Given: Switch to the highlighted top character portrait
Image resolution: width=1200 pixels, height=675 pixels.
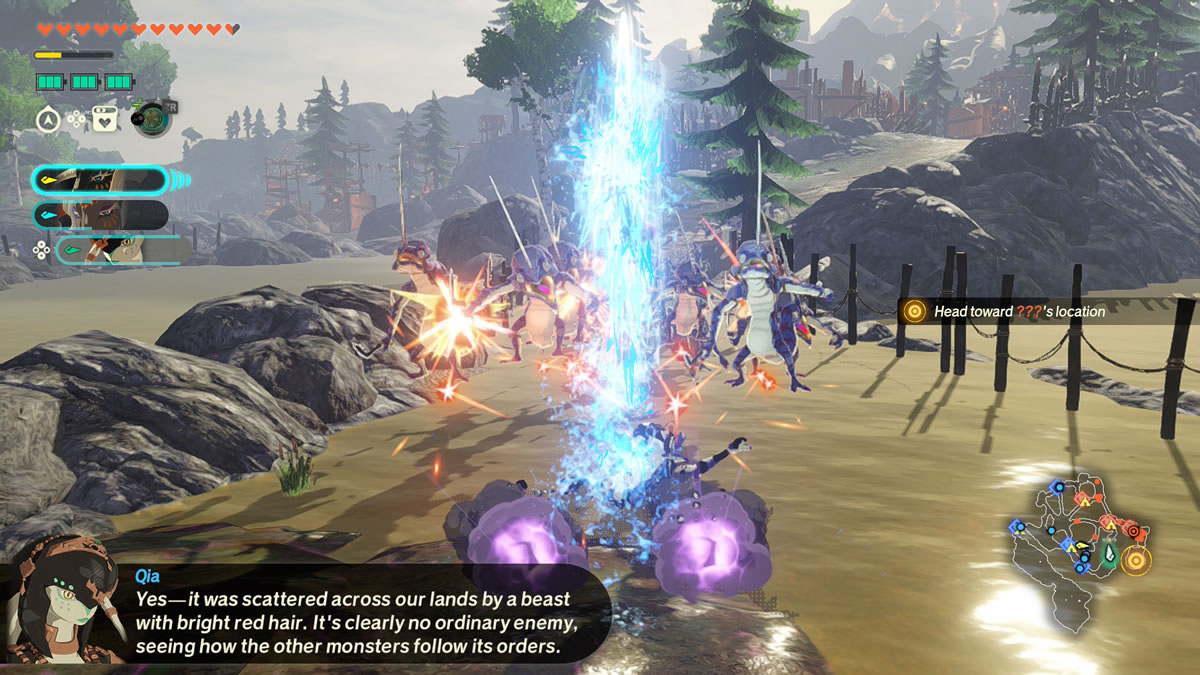Looking at the screenshot, I should point(99,181).
